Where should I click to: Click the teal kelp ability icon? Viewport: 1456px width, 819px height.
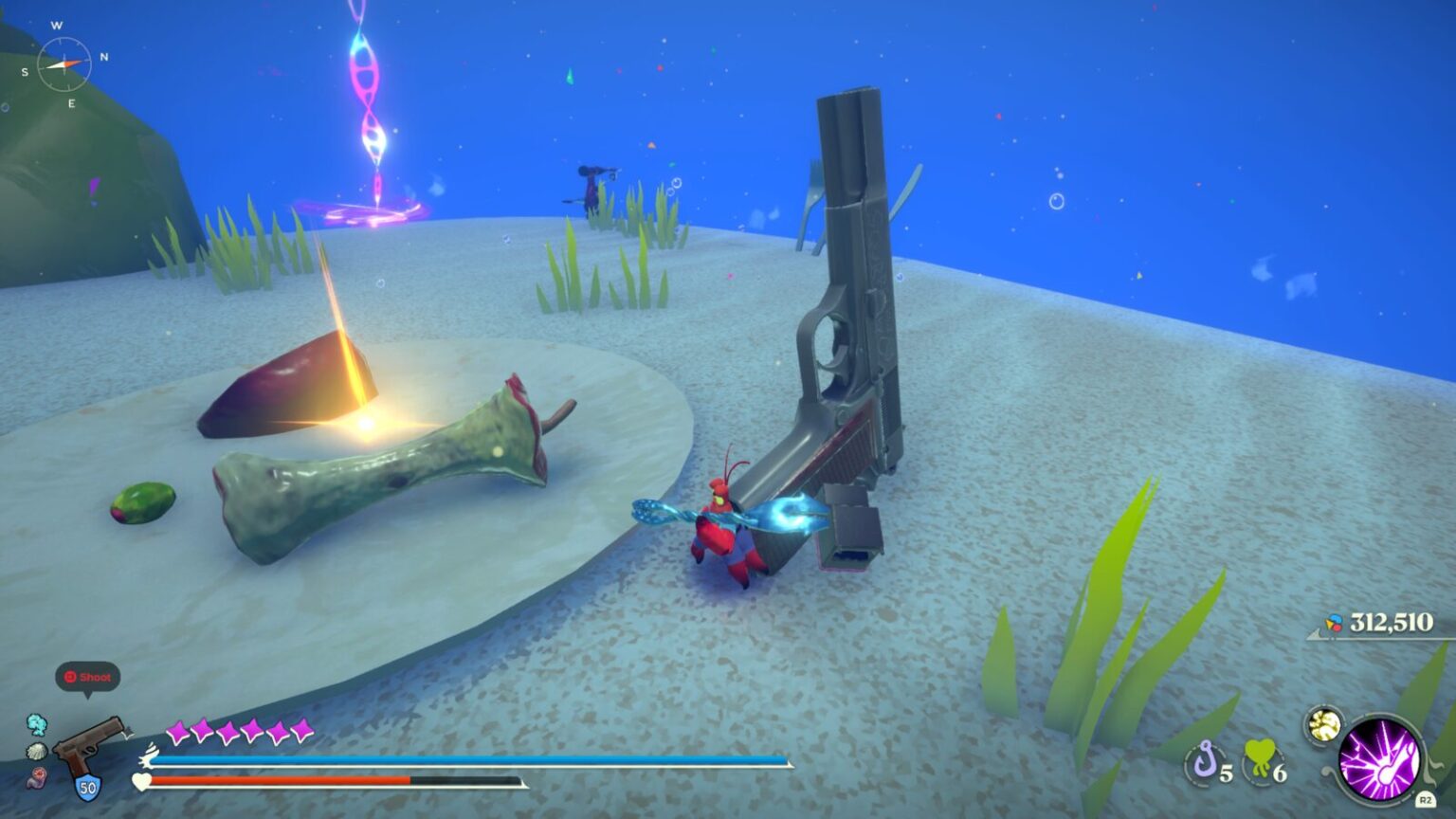point(37,724)
